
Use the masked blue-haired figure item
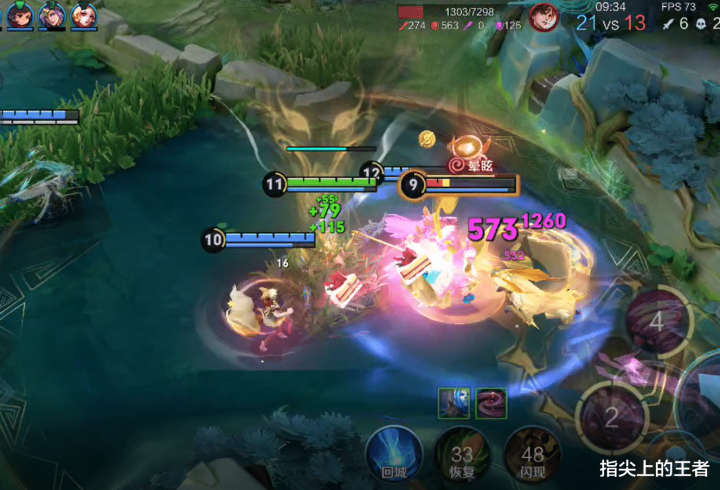coord(453,402)
